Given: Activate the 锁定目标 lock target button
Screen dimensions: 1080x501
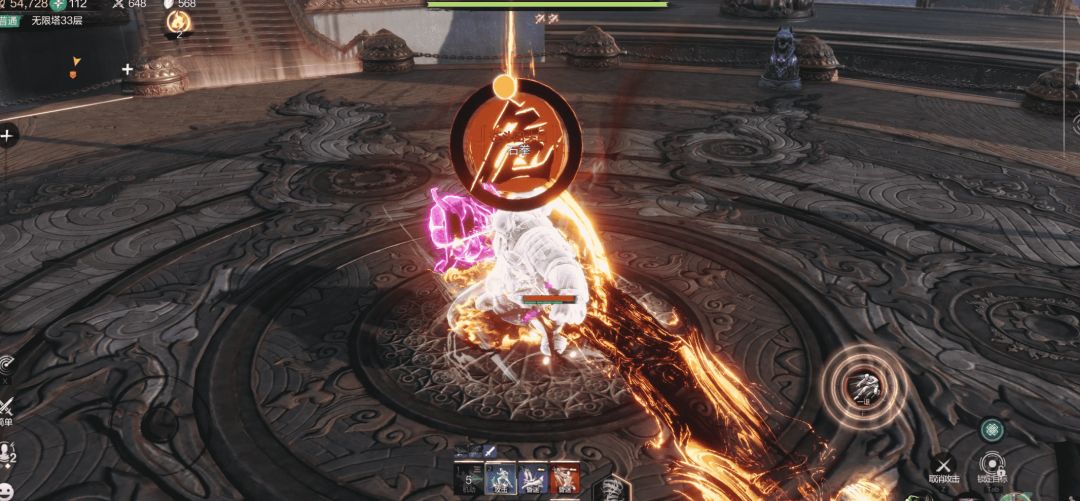Looking at the screenshot, I should (992, 465).
